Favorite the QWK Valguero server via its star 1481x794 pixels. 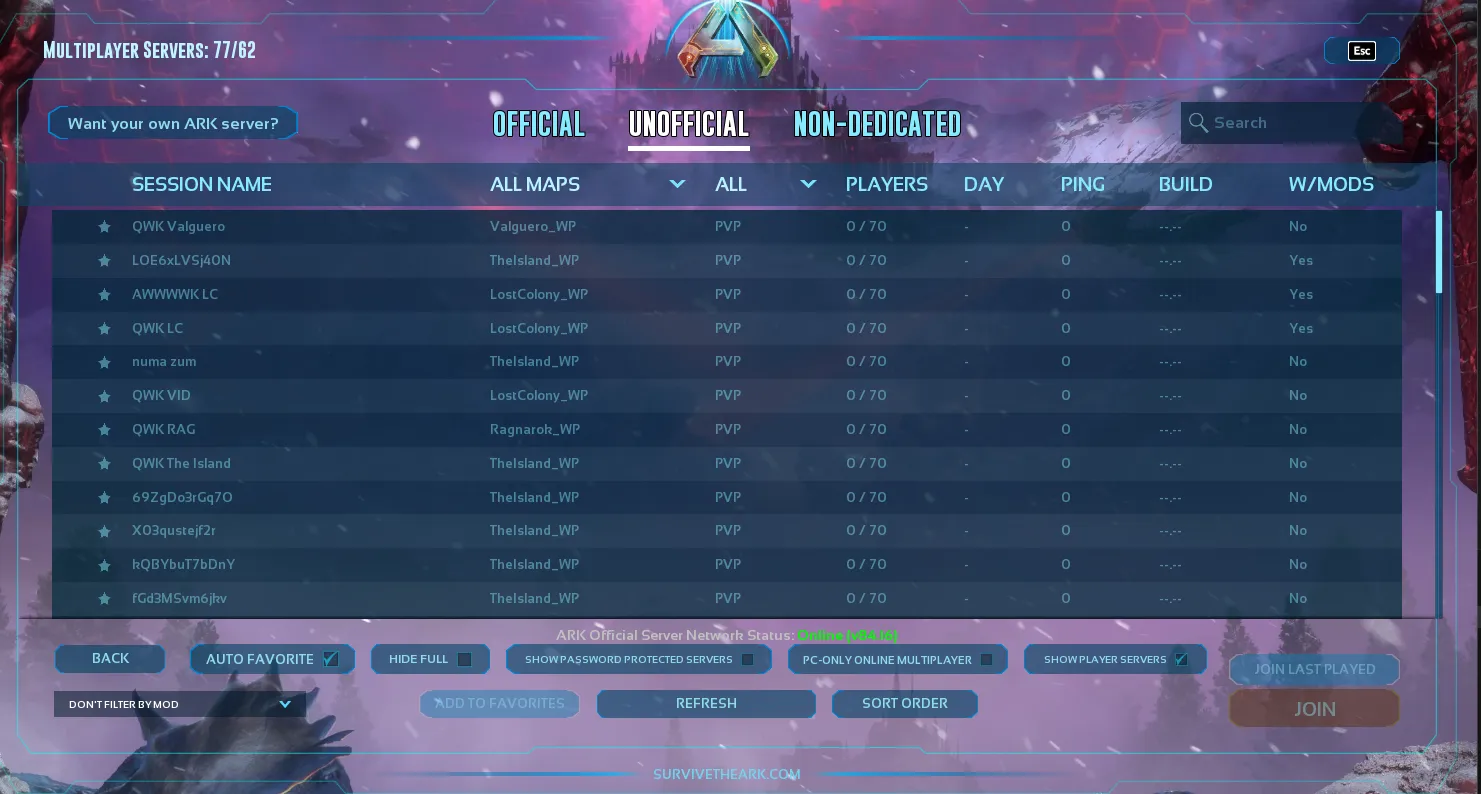(x=104, y=227)
